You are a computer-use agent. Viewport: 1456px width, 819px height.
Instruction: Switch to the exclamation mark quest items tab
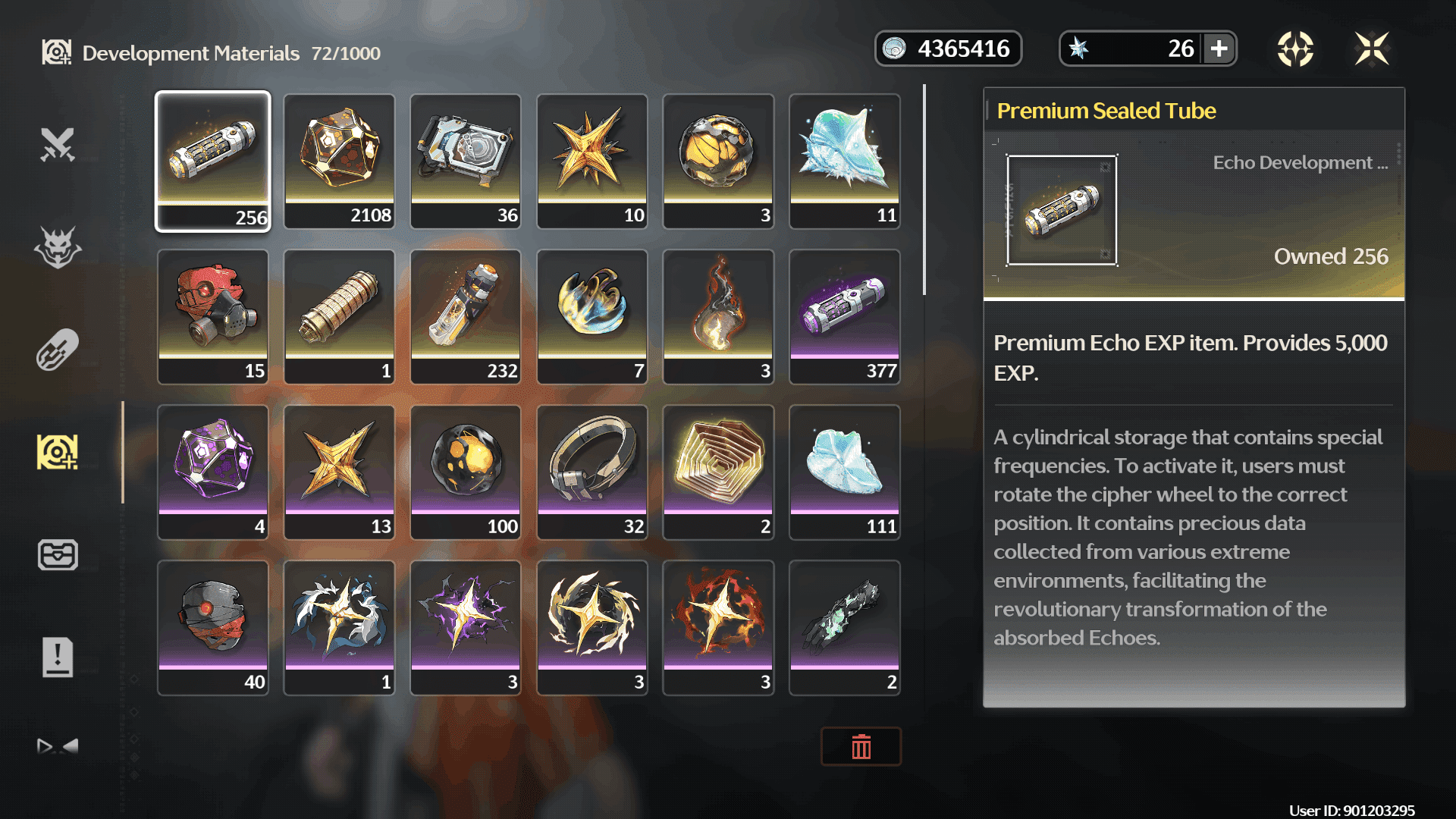(x=58, y=657)
